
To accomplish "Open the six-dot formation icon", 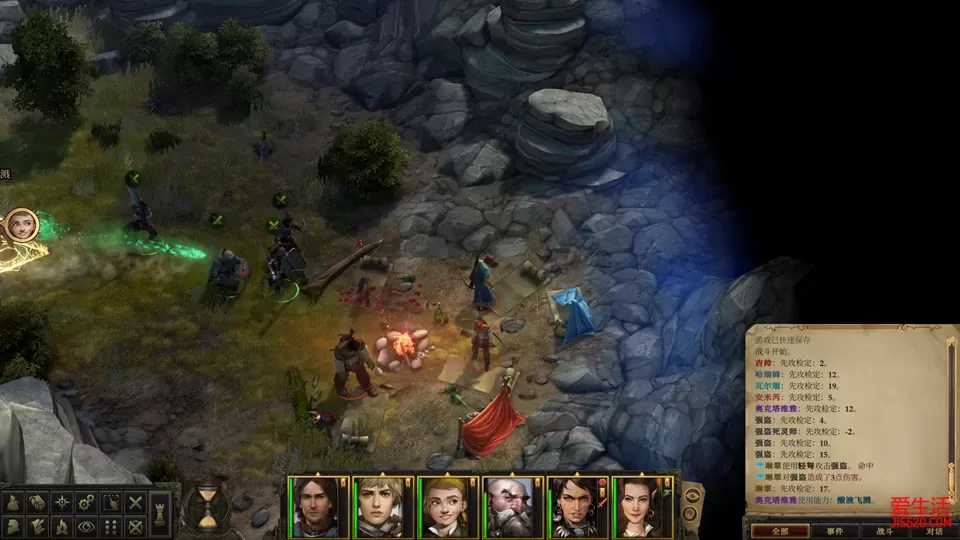I will [111, 526].
